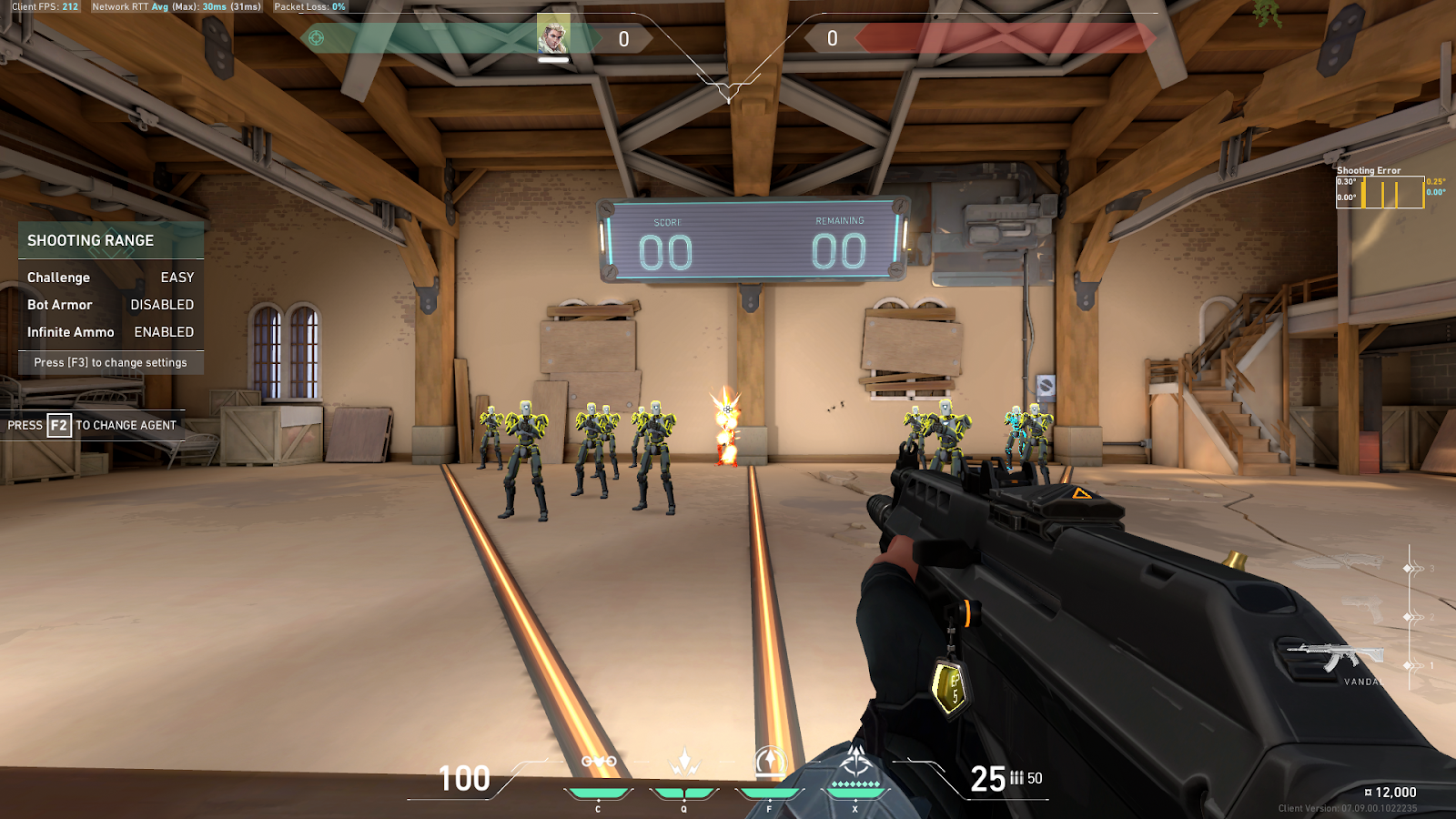Open the Shooting Range panel header
1456x819 pixels.
(110, 240)
